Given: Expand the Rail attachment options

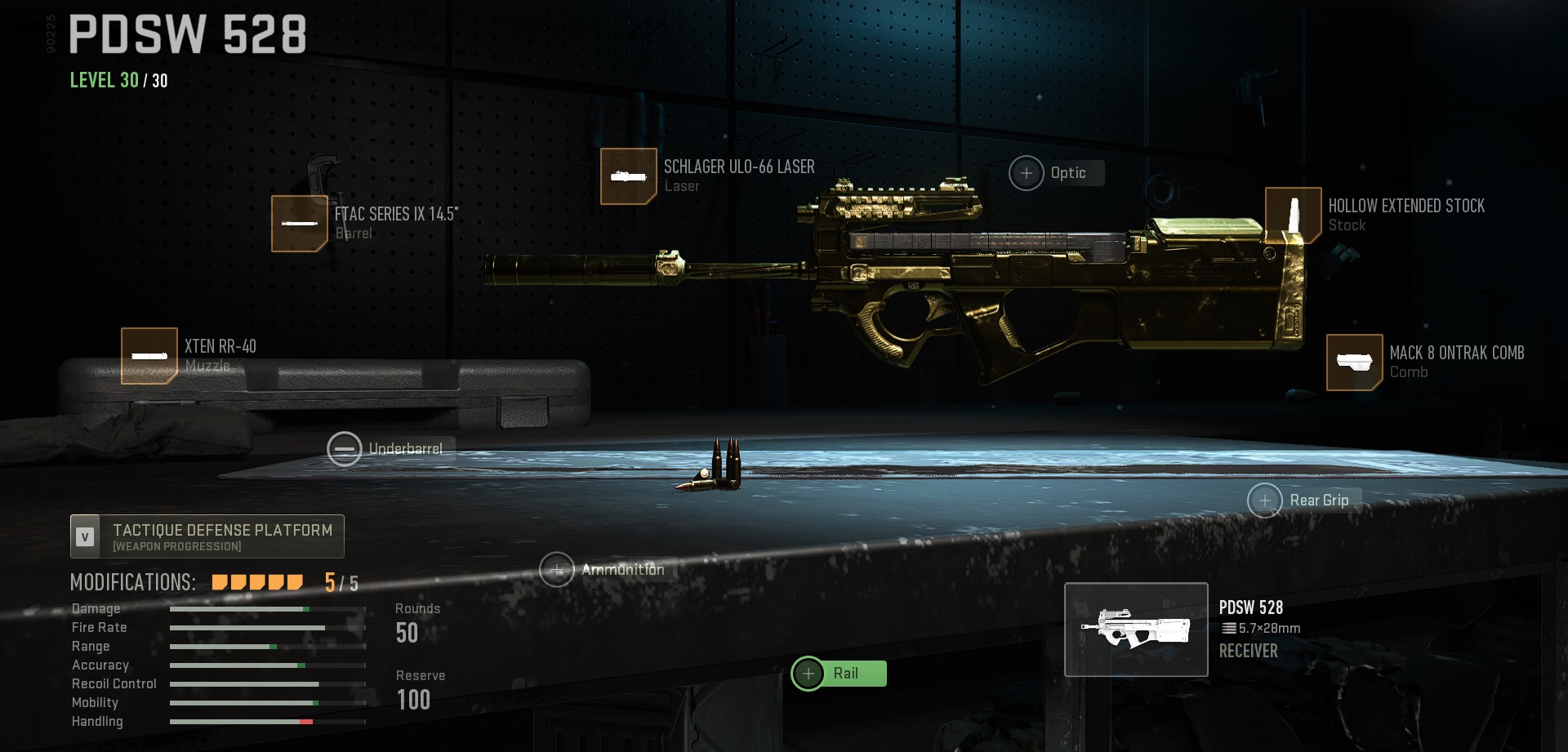Looking at the screenshot, I should tap(808, 674).
